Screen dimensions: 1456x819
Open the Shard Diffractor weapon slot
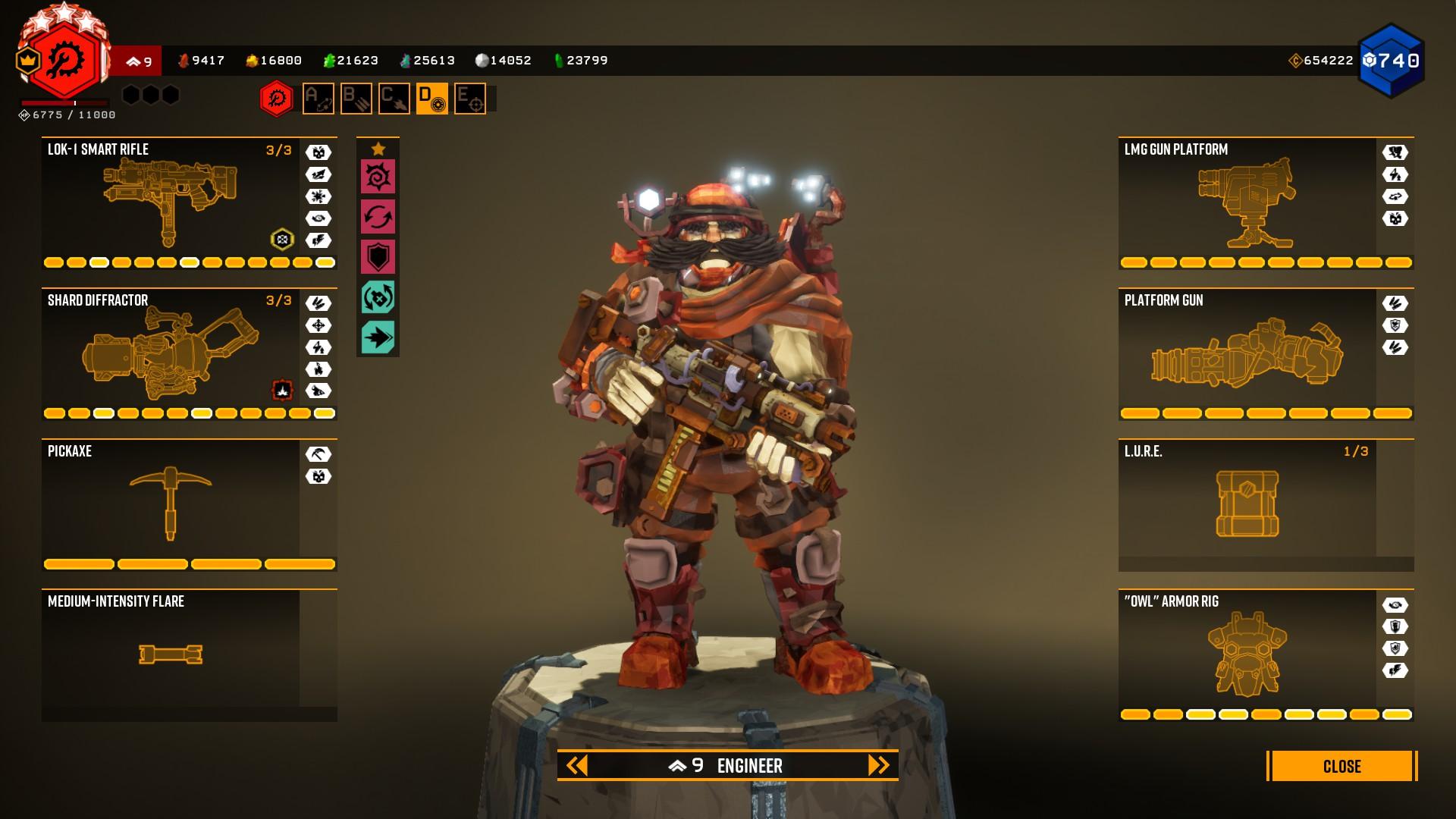[x=171, y=354]
